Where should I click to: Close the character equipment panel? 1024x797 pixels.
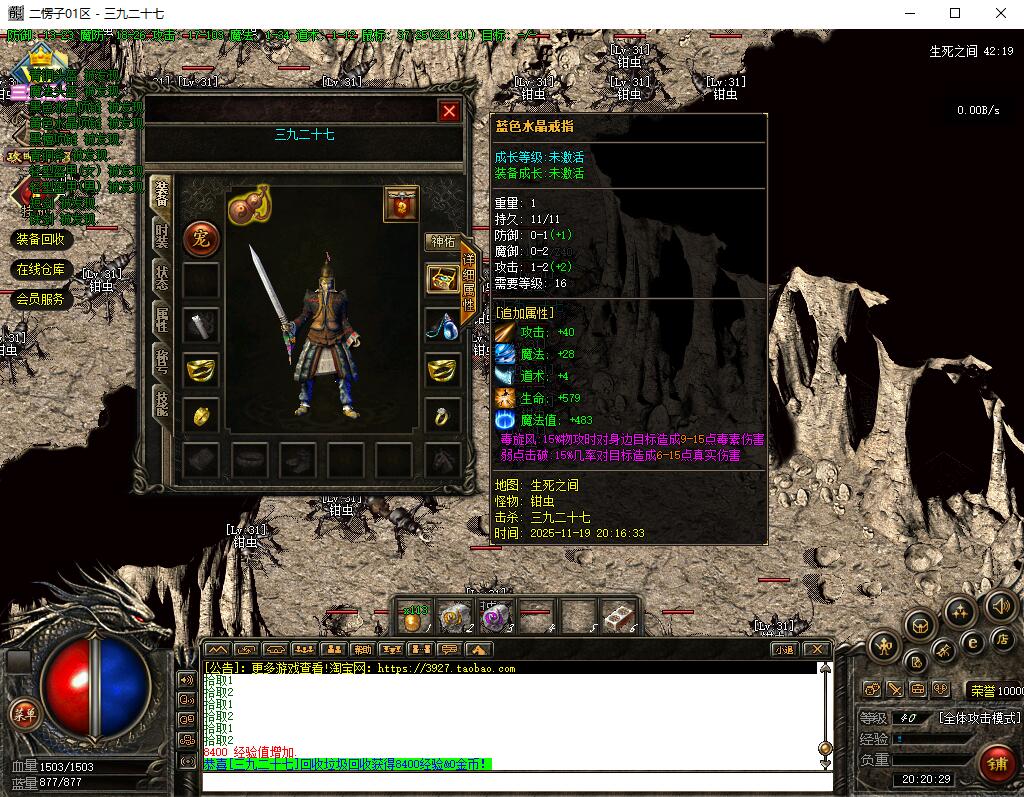[x=449, y=111]
